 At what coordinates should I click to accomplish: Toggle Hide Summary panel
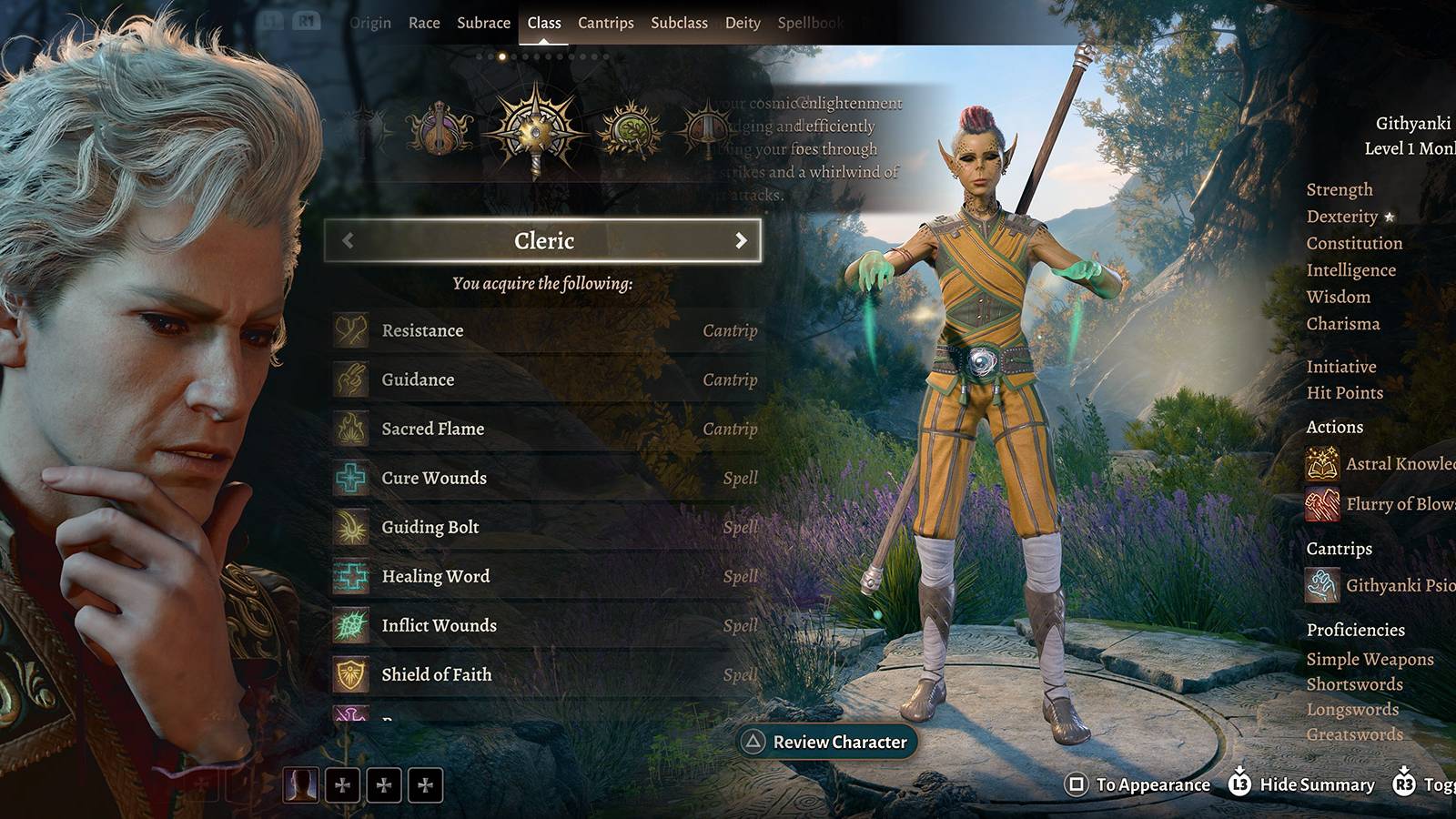pyautogui.click(x=1301, y=784)
